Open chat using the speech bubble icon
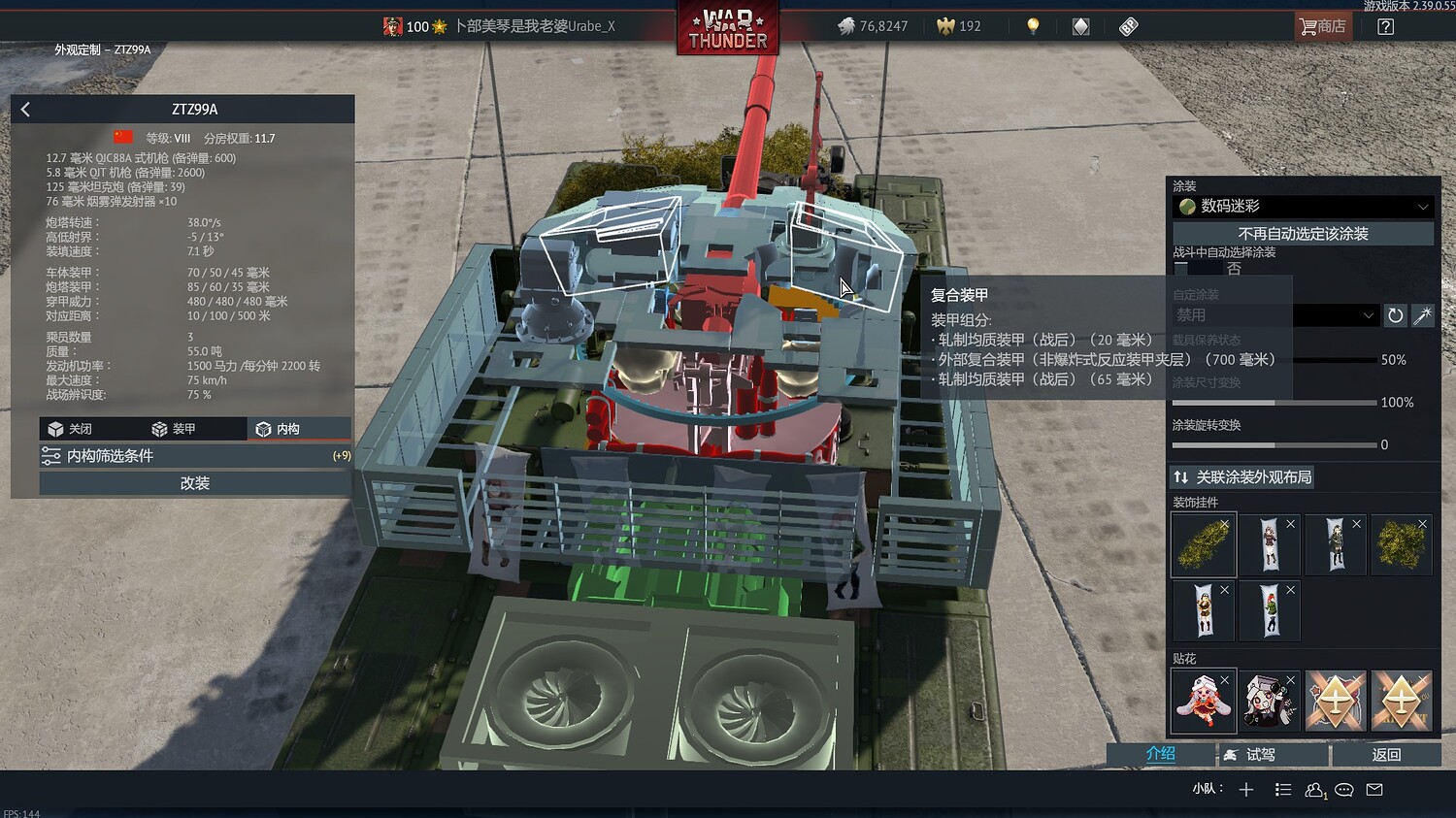Viewport: 1456px width, 818px height. (1343, 789)
